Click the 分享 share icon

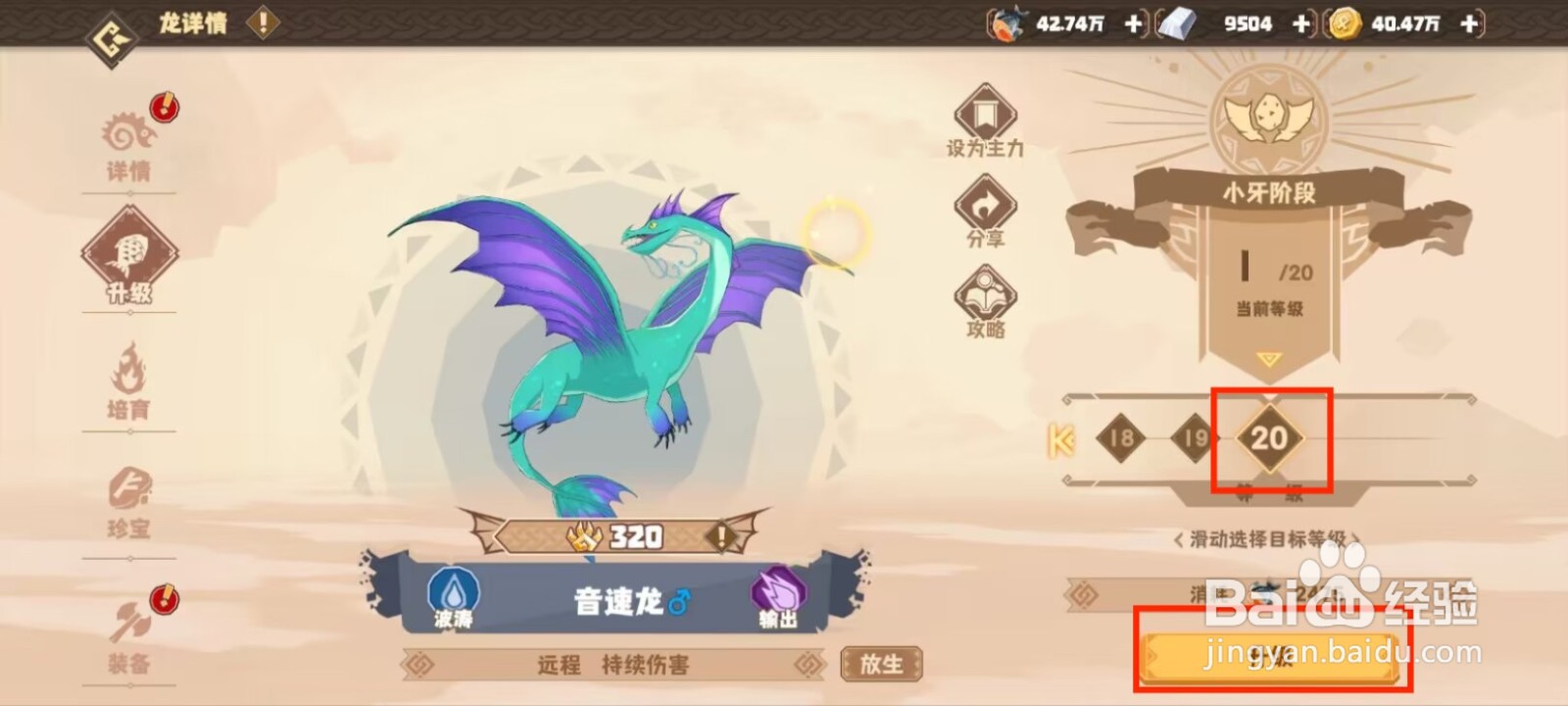[983, 206]
